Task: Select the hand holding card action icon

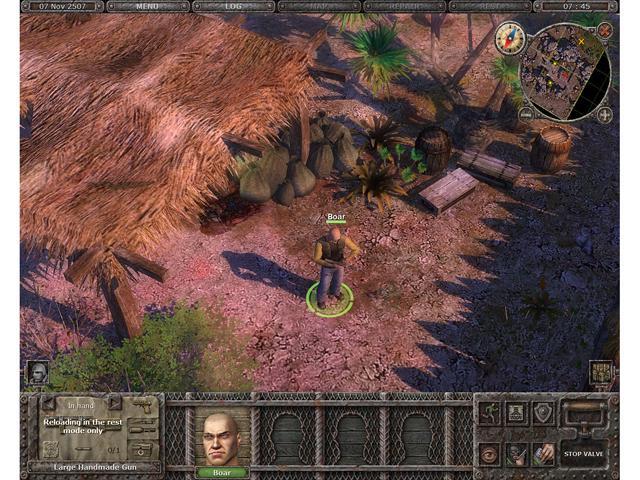Action: click(543, 453)
